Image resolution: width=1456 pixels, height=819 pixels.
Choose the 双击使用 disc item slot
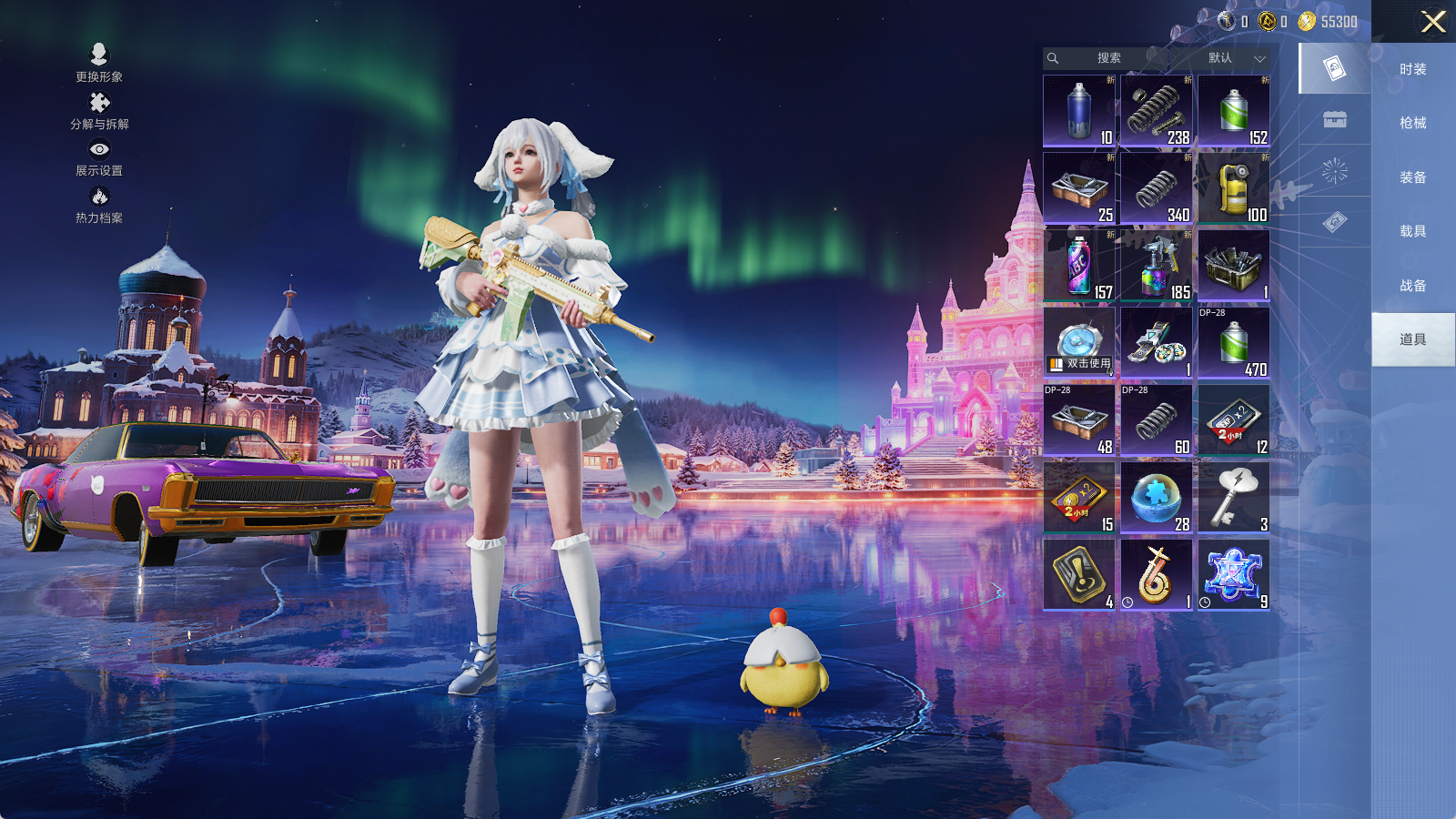click(1079, 342)
